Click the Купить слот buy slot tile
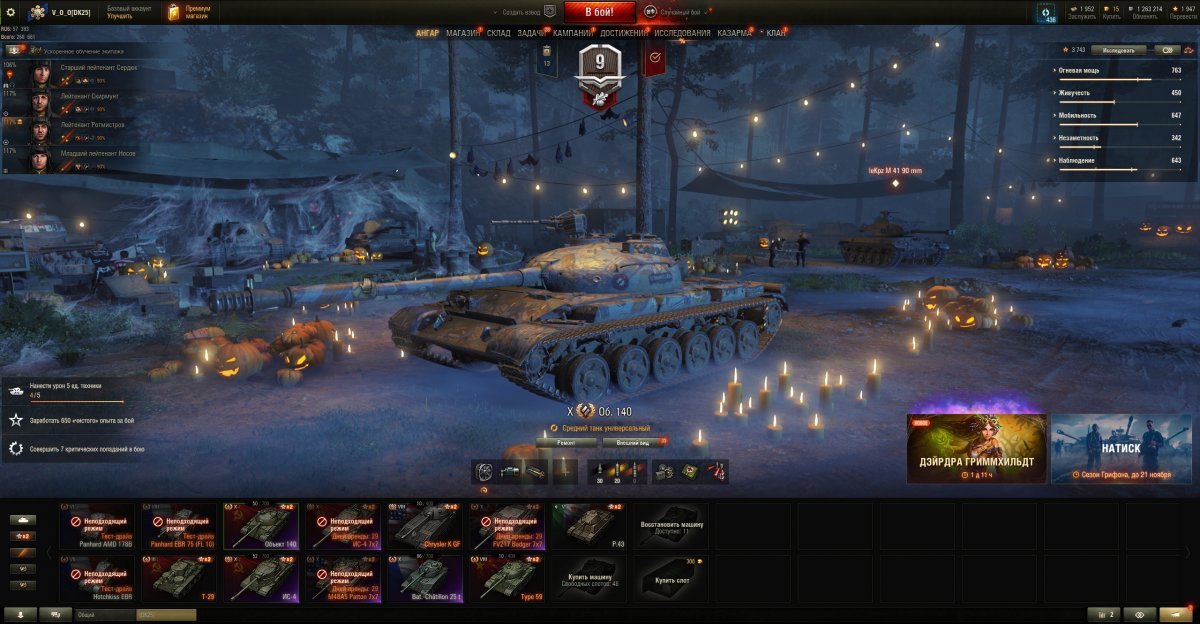Screen dimensions: 1200x624 coord(673,579)
